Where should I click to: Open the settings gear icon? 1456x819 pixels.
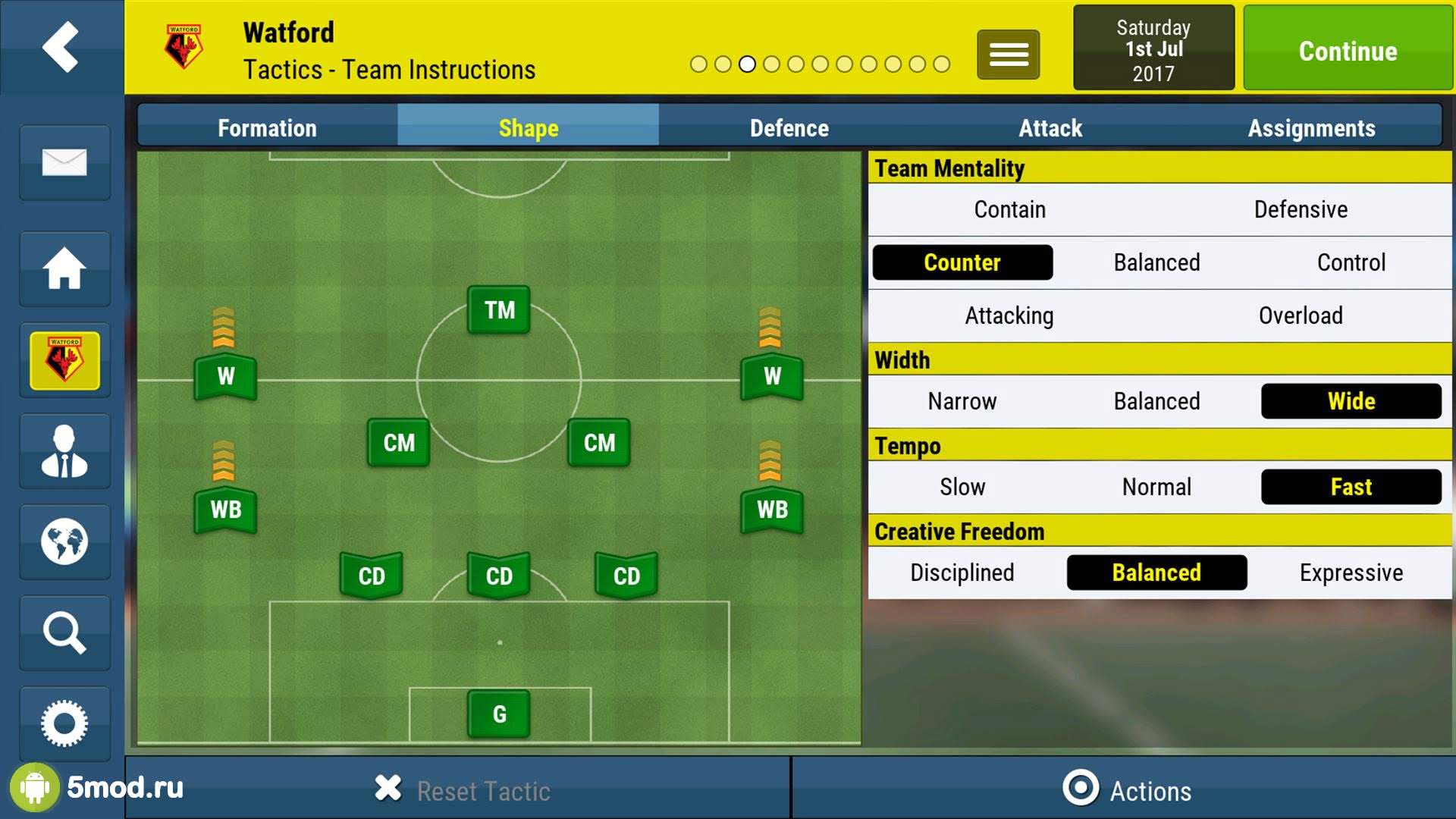(64, 723)
